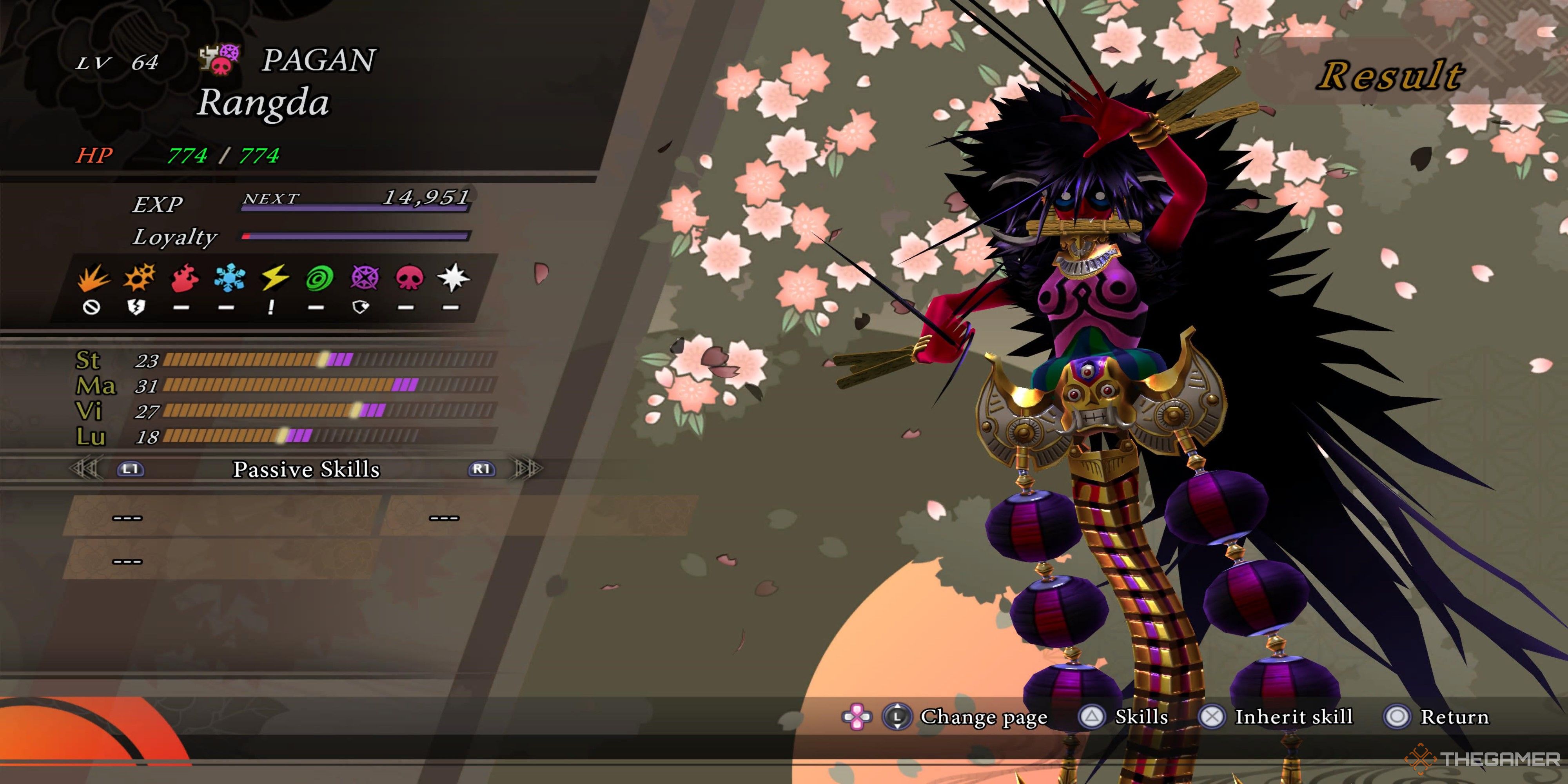
Task: Select the orange slash physical affinity icon
Action: [x=93, y=279]
